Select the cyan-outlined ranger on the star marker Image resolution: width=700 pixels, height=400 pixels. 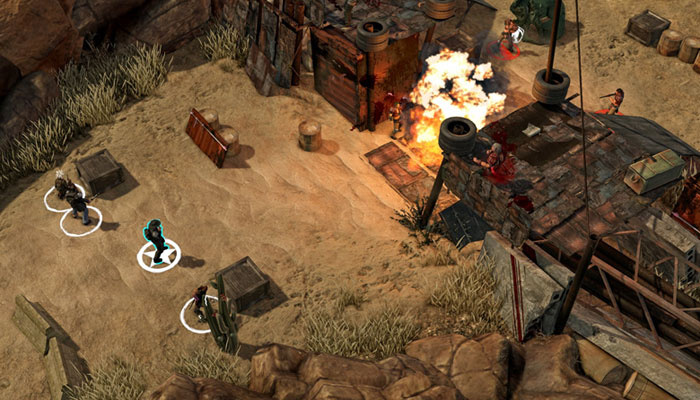156,243
